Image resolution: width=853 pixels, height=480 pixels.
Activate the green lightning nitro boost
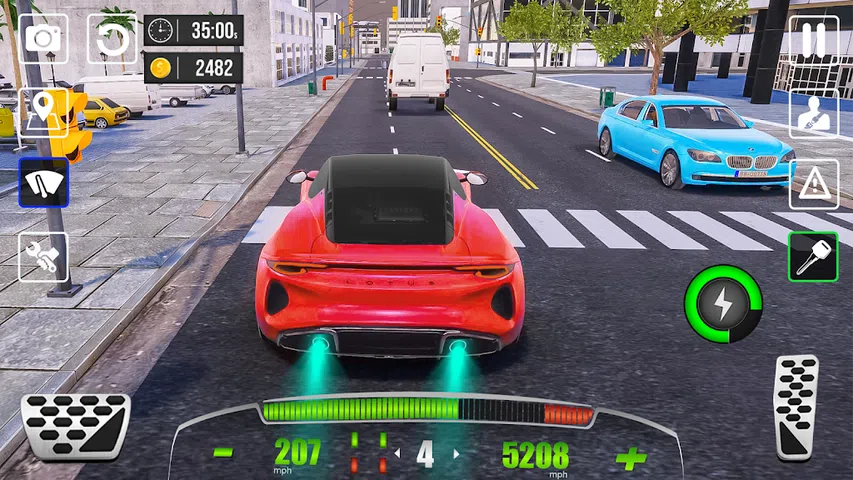tap(723, 303)
